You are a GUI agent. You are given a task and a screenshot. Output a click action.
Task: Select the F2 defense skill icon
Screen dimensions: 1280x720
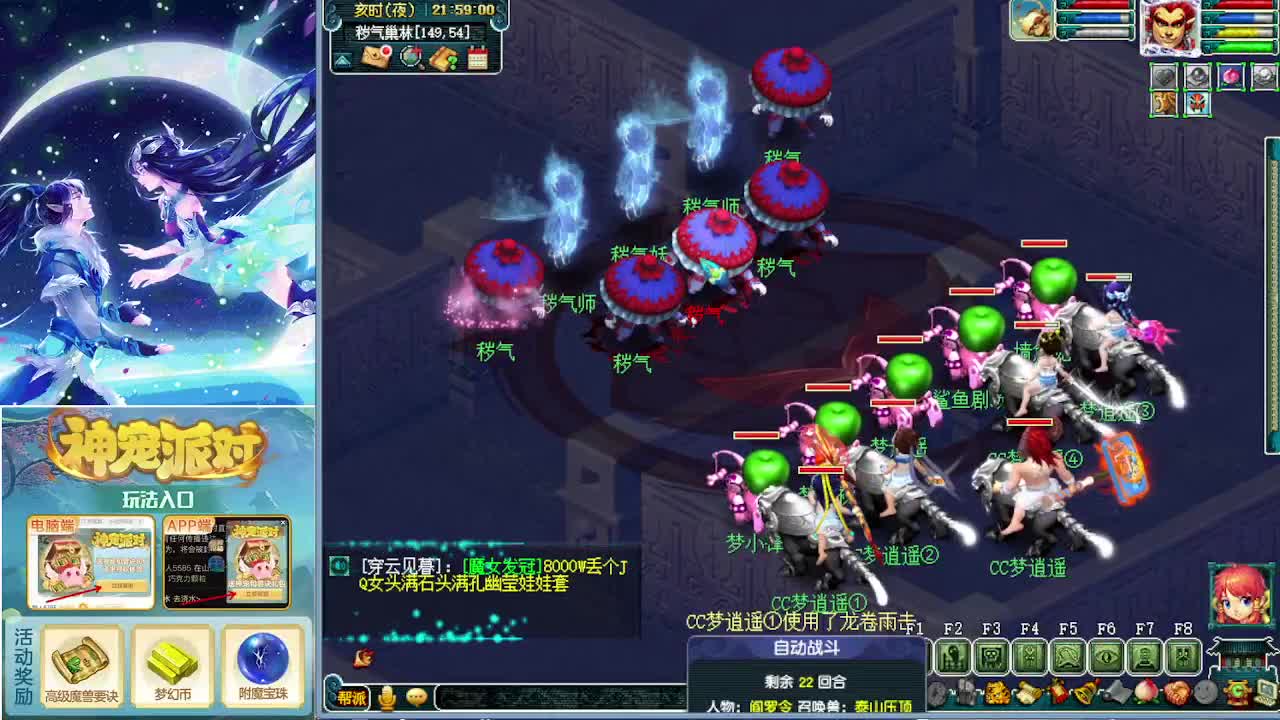click(953, 655)
